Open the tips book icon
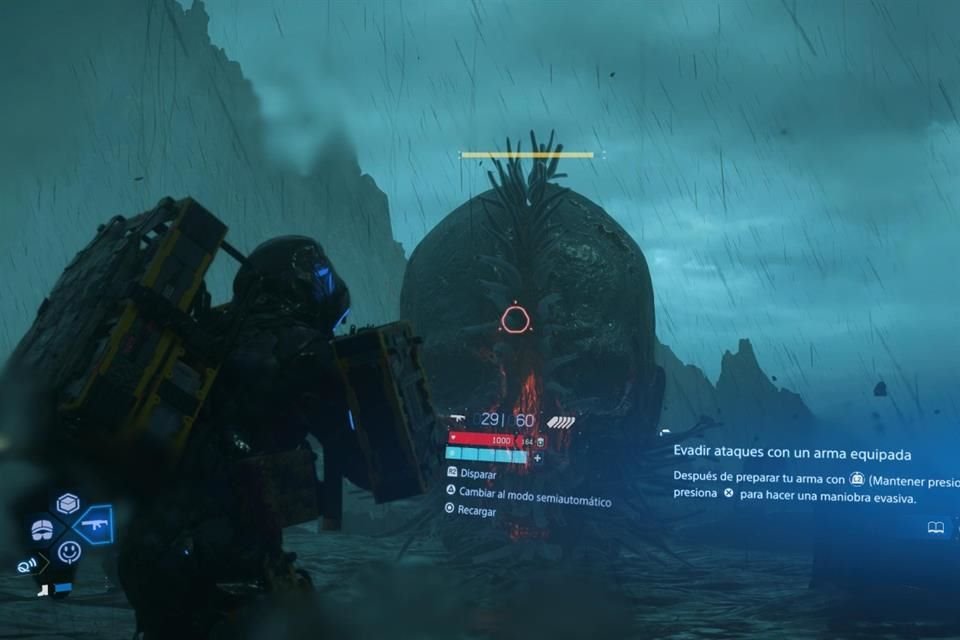This screenshot has width=960, height=640. point(936,527)
